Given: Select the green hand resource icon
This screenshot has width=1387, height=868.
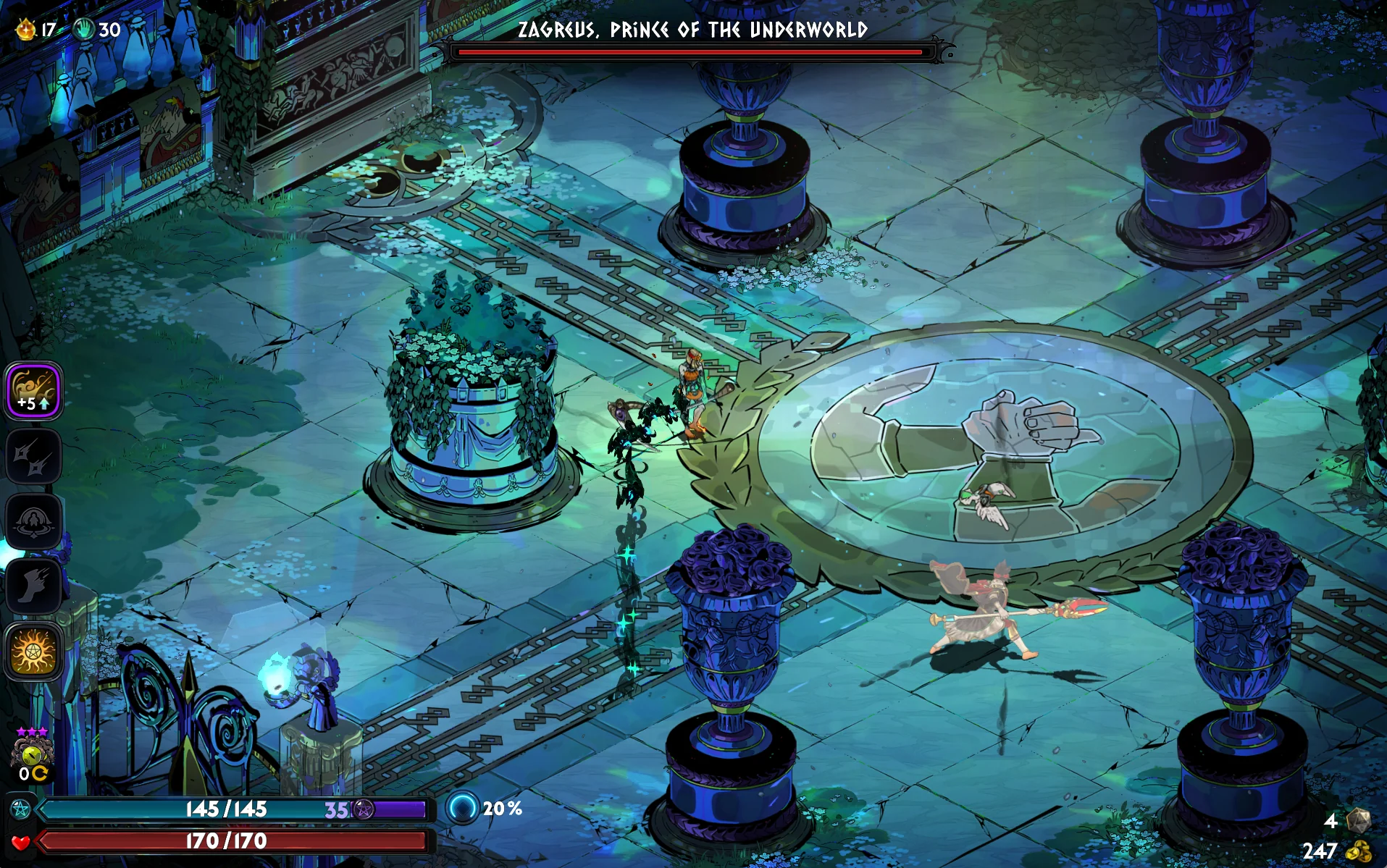Looking at the screenshot, I should tap(85, 30).
